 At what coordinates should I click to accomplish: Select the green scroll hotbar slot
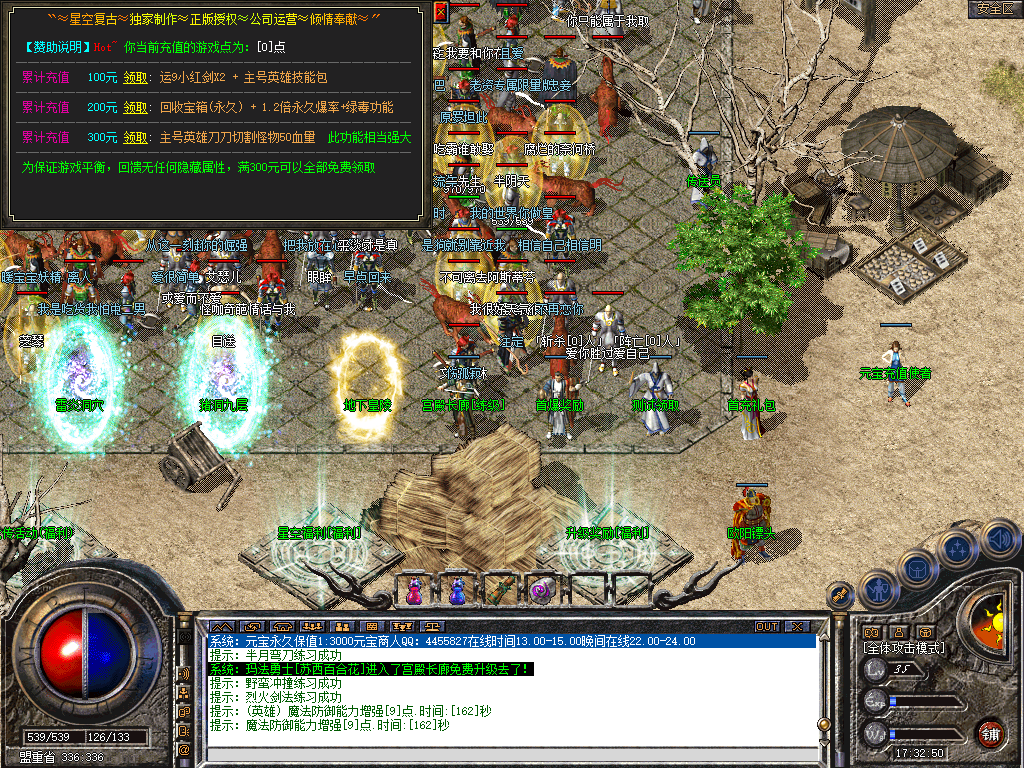tap(499, 590)
